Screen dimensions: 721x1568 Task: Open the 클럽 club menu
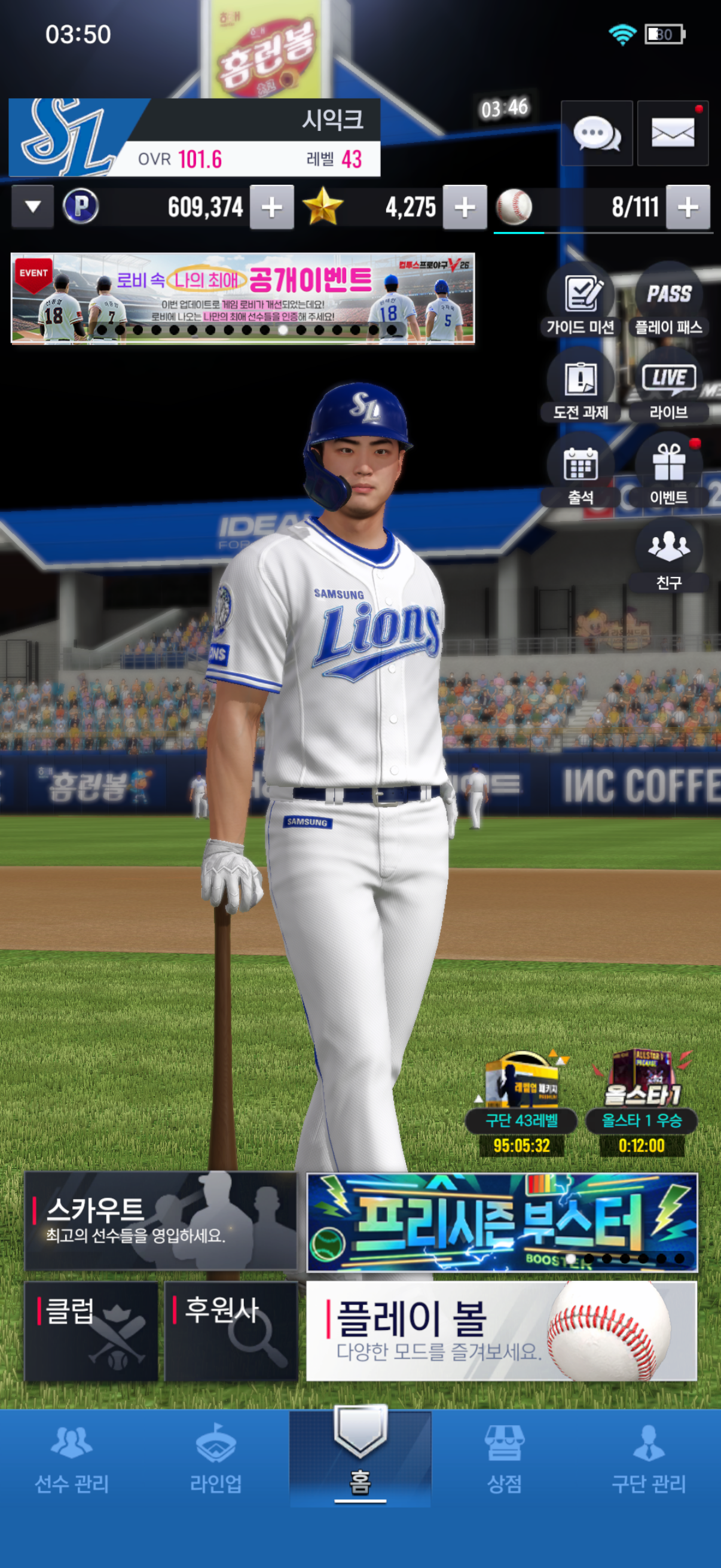(x=91, y=1331)
